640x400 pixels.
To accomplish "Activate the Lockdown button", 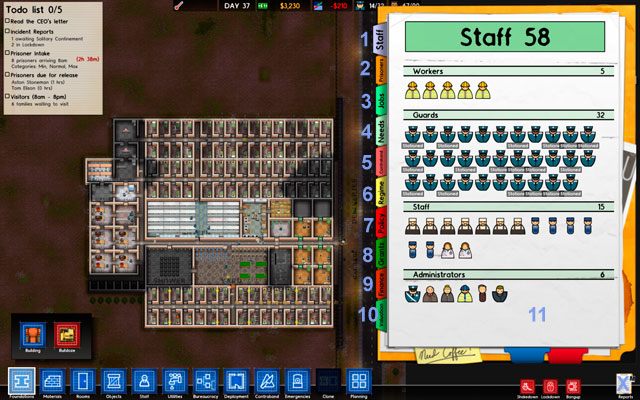I will tap(549, 384).
